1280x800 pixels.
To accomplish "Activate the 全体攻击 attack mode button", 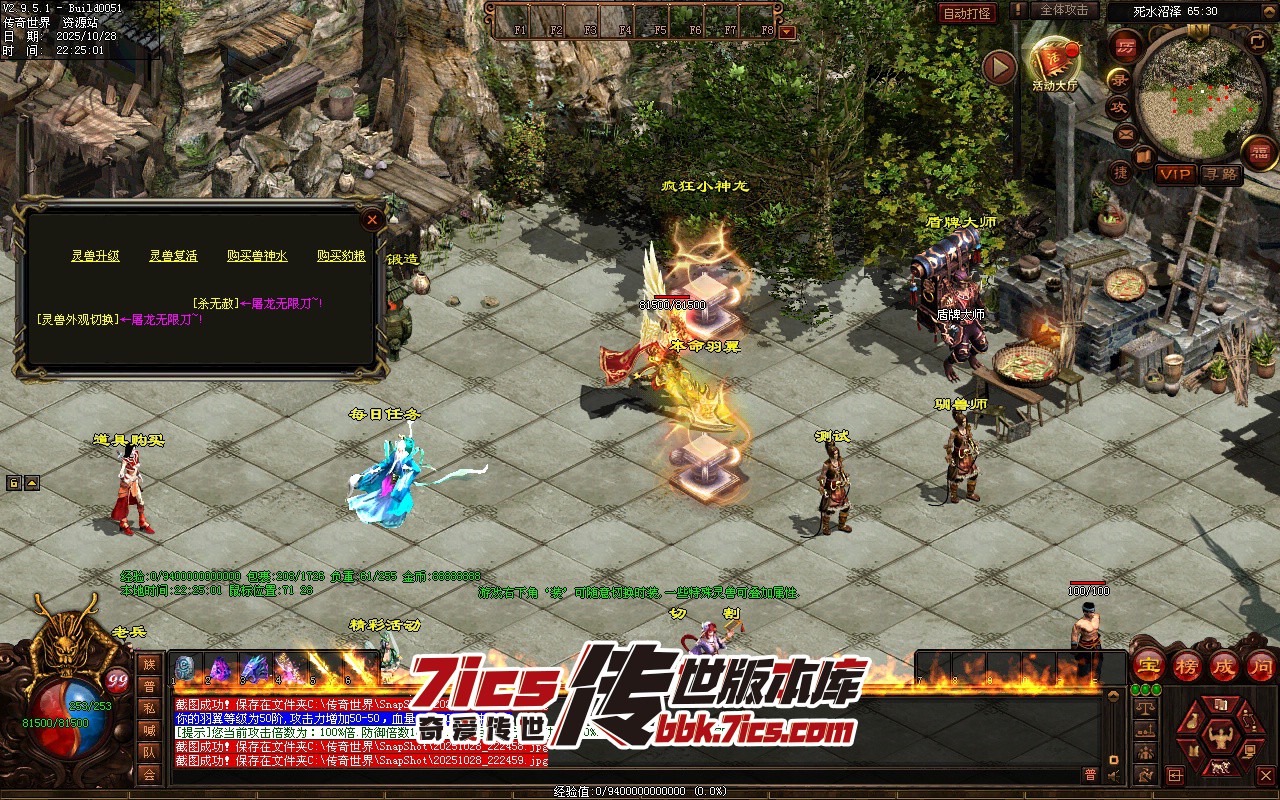I will (1064, 10).
